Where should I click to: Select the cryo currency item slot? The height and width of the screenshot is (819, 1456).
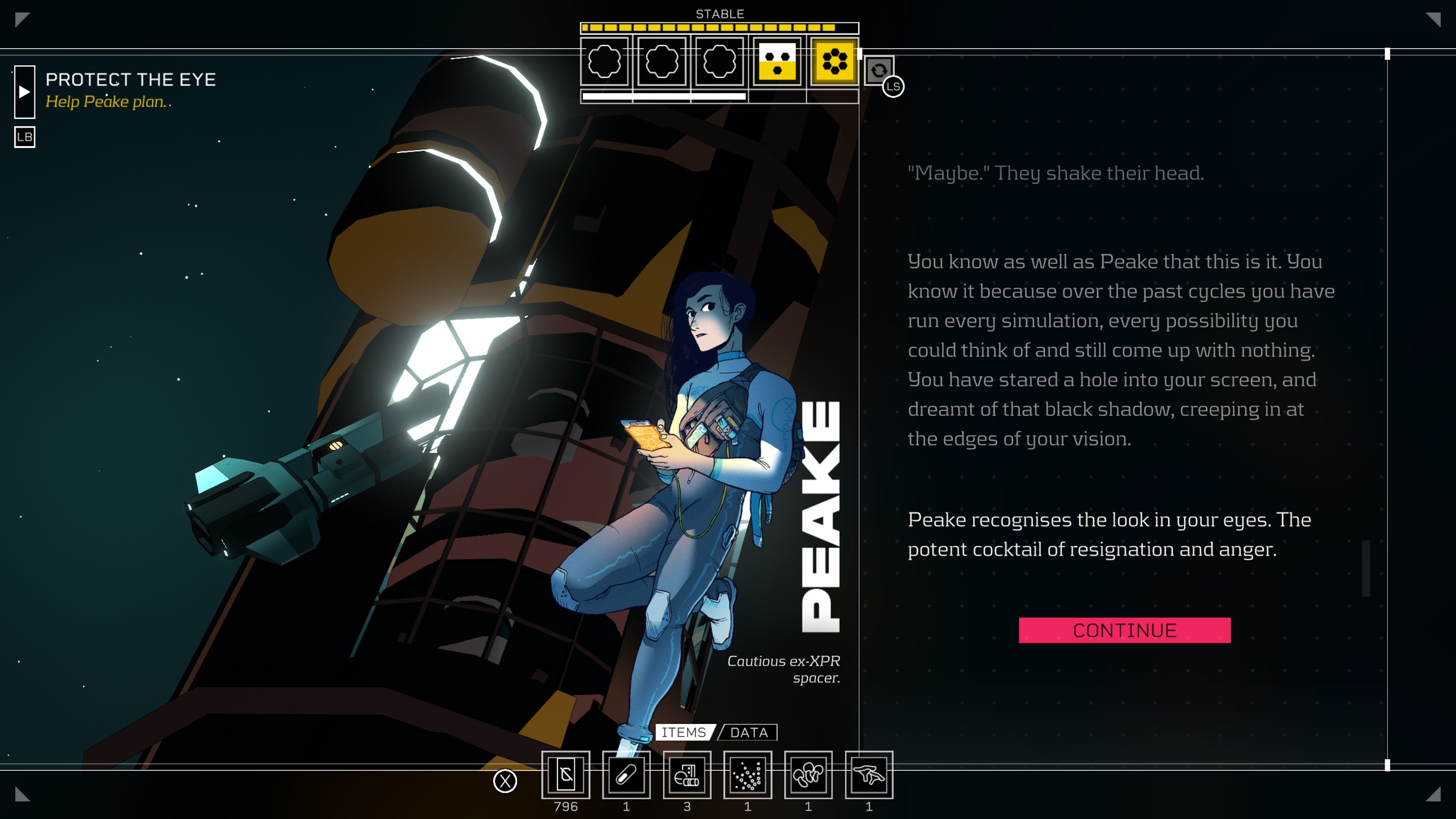point(566,775)
